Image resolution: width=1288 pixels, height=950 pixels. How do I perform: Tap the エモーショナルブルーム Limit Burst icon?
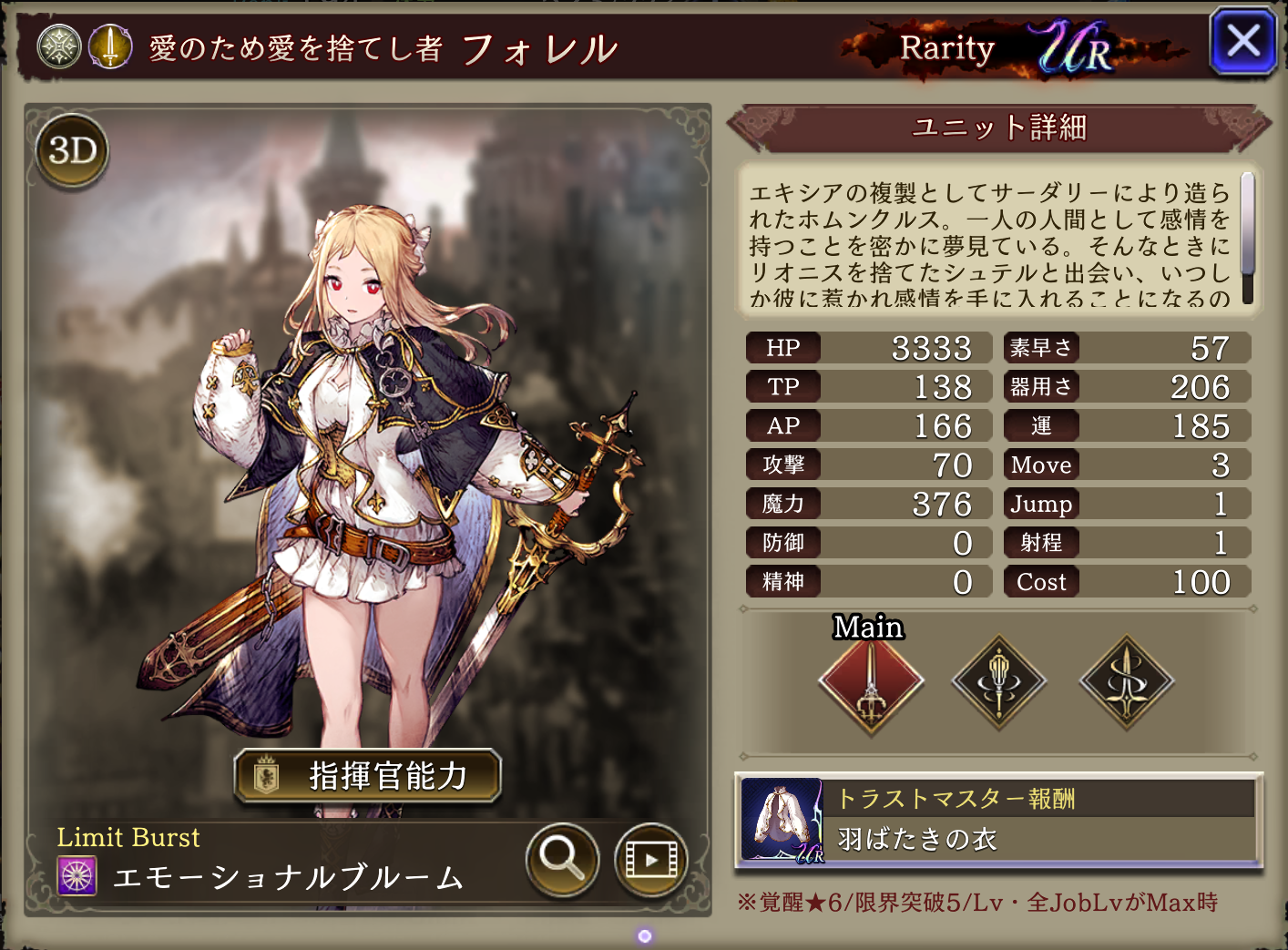click(x=77, y=876)
